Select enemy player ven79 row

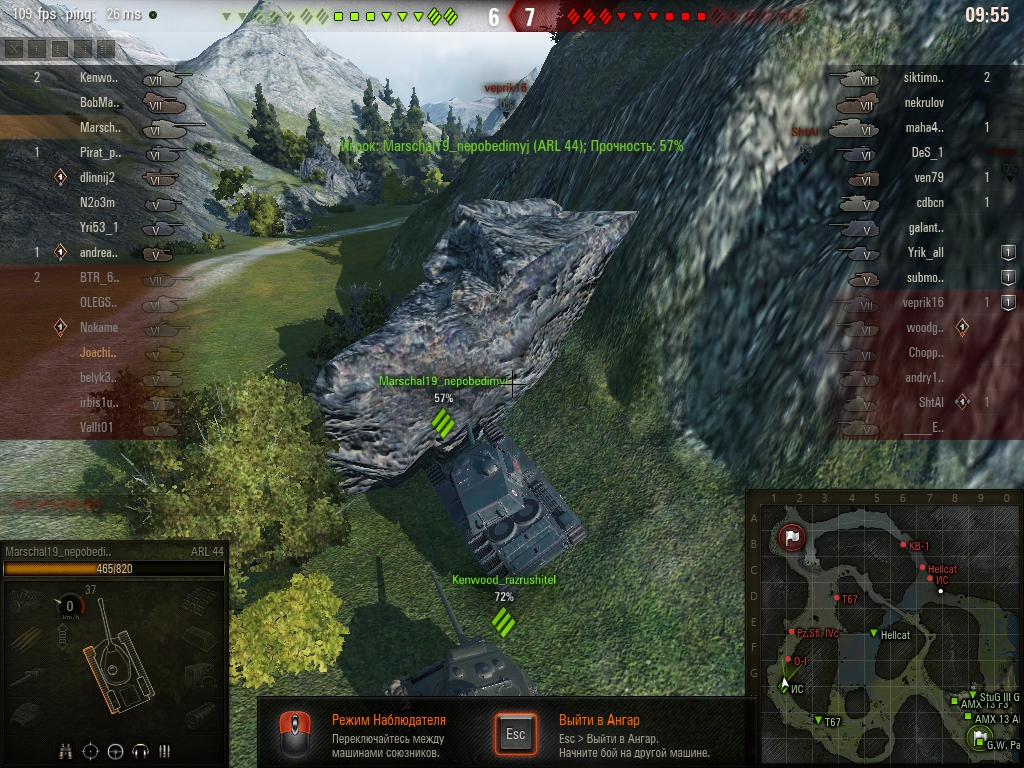point(929,178)
